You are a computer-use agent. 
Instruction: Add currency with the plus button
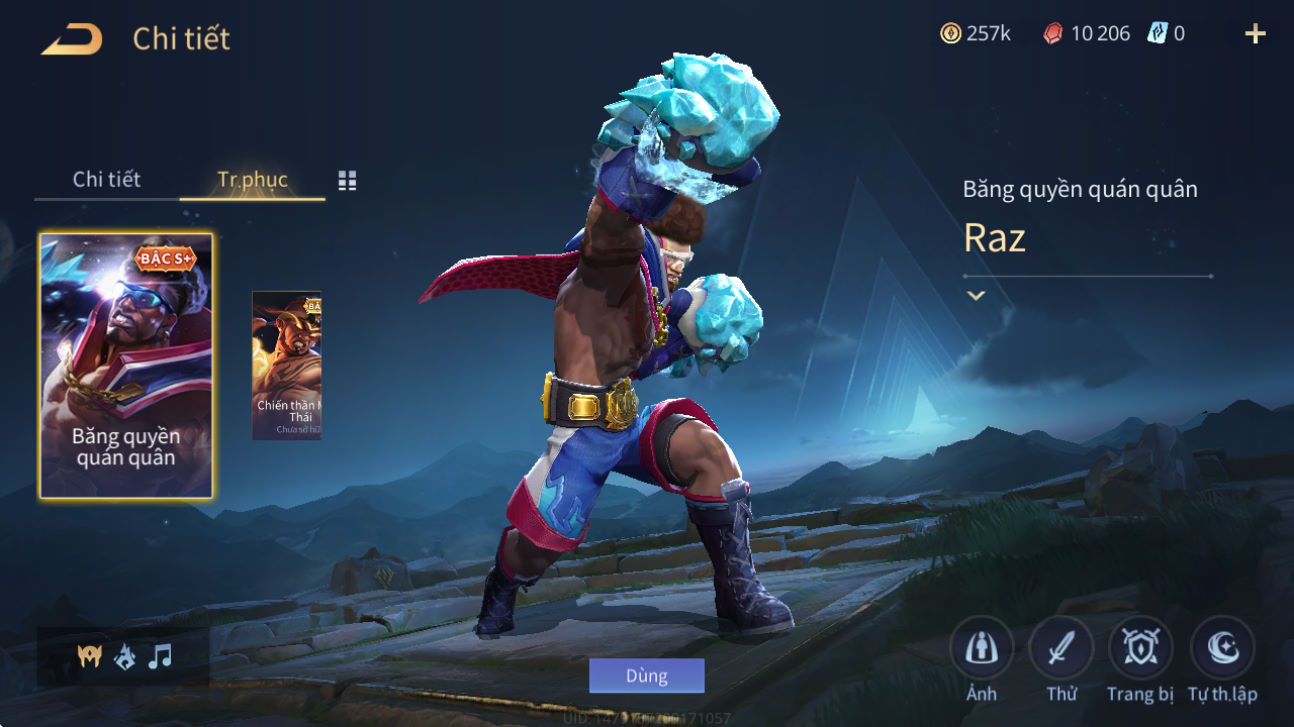(1255, 34)
